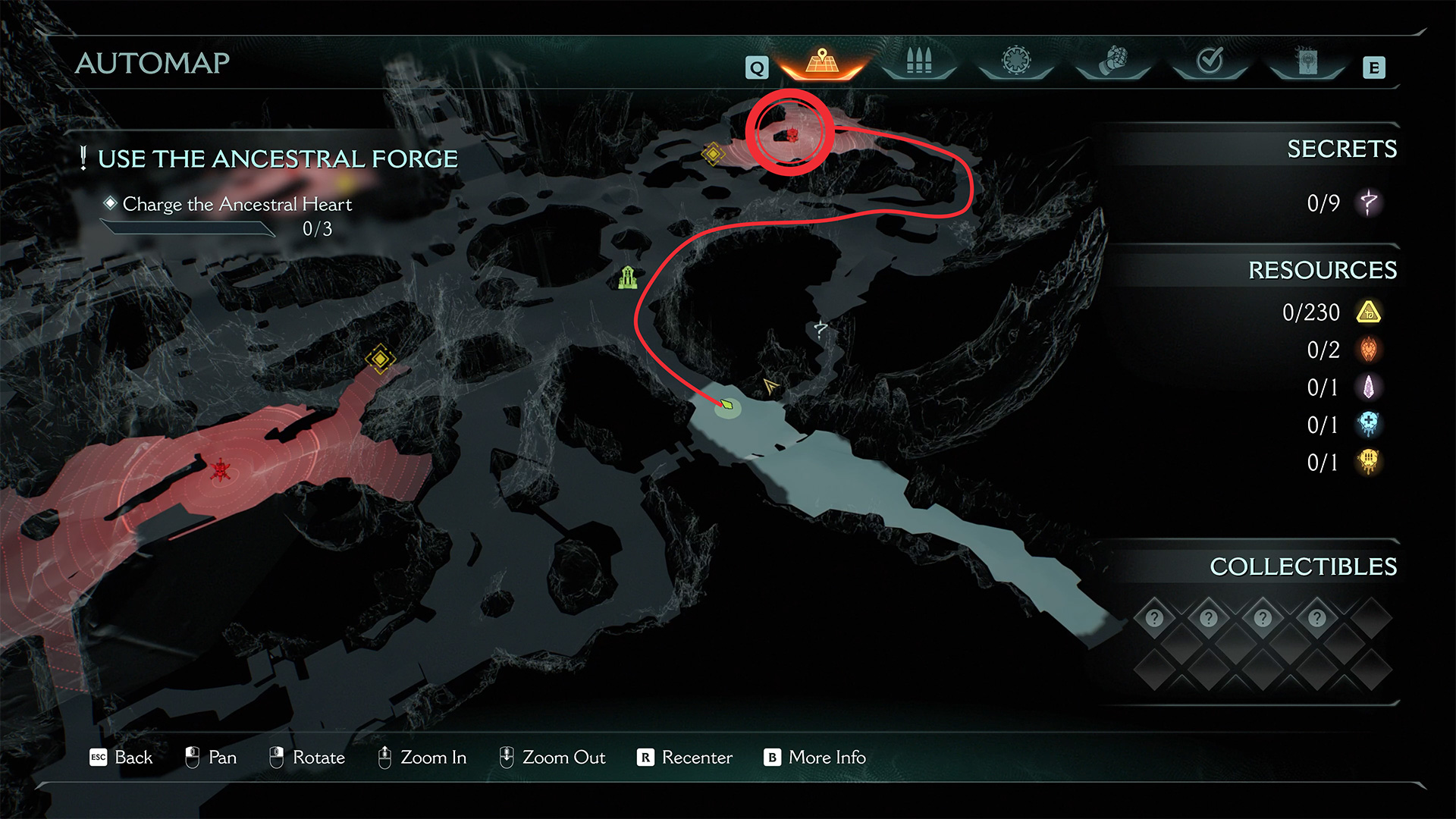This screenshot has width=1456, height=819.
Task: Select the secret question mark map marker
Action: 821,328
